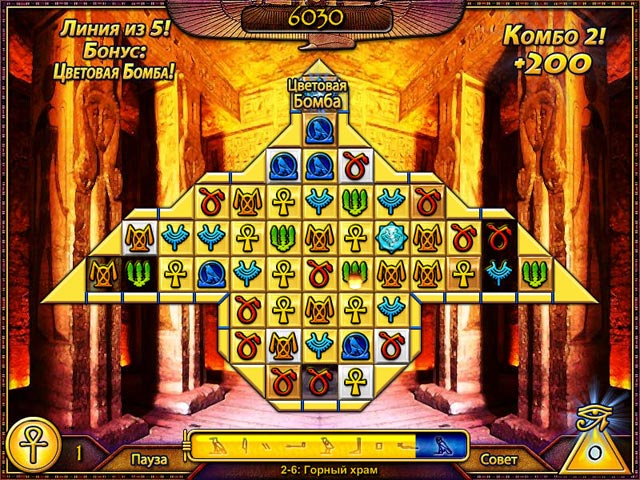Choose the rightmost green lotus tile on the board

pos(533,271)
